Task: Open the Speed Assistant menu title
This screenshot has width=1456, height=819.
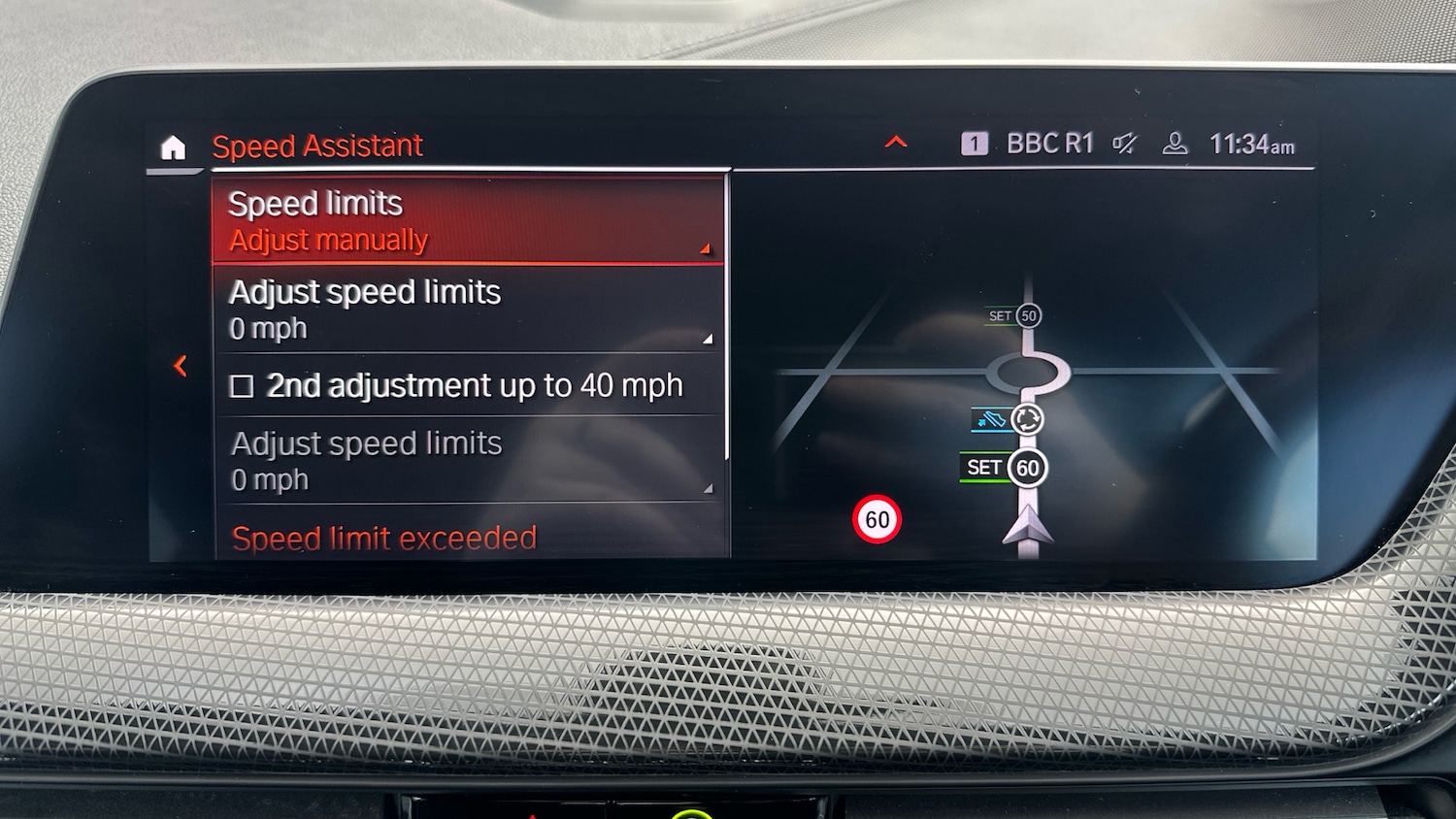Action: point(318,146)
